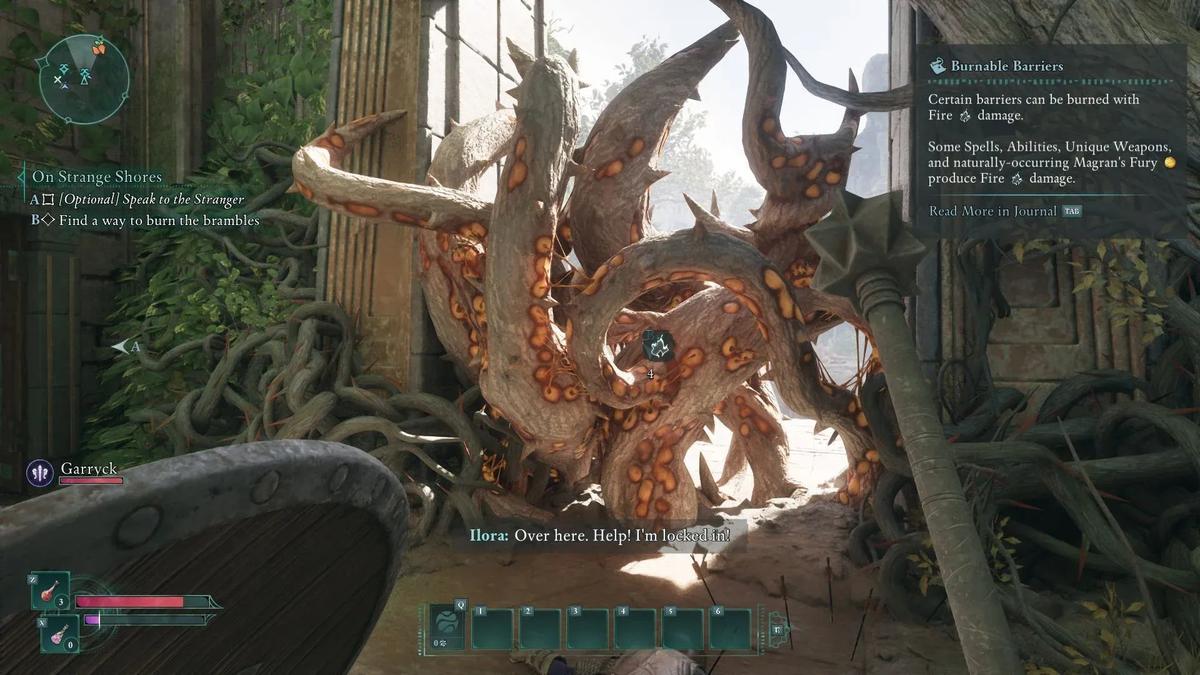Select the burn the brambles objective
This screenshot has height=675, width=1200.
coord(158,220)
